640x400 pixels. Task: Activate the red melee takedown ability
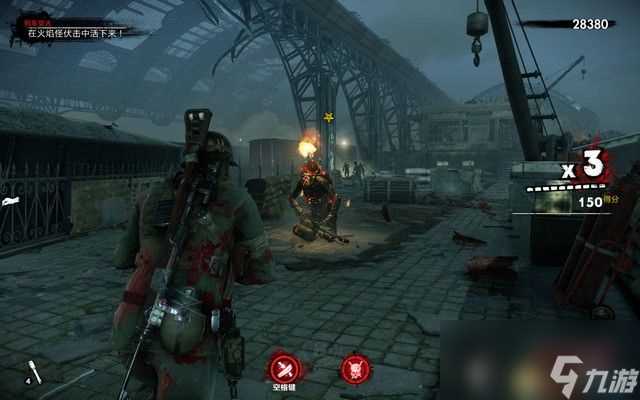coord(283,367)
